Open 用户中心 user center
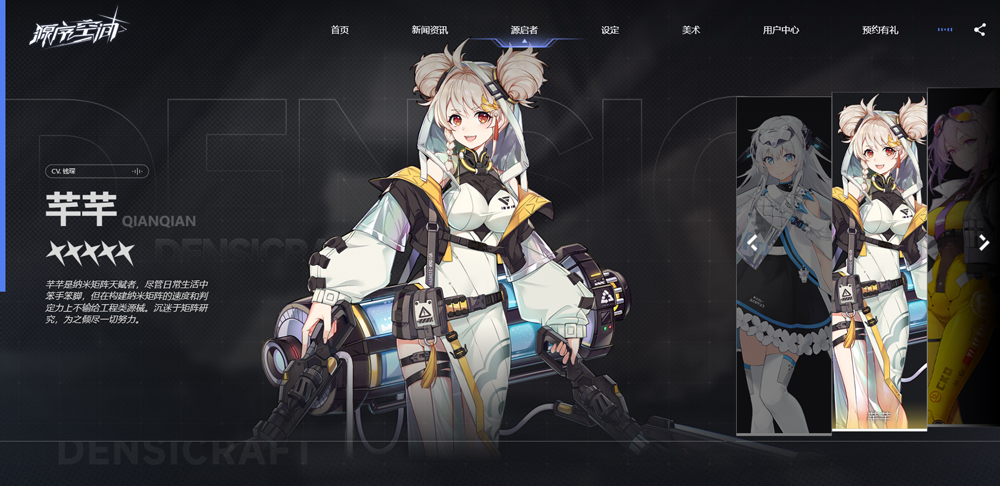The image size is (1000, 486). [x=781, y=30]
